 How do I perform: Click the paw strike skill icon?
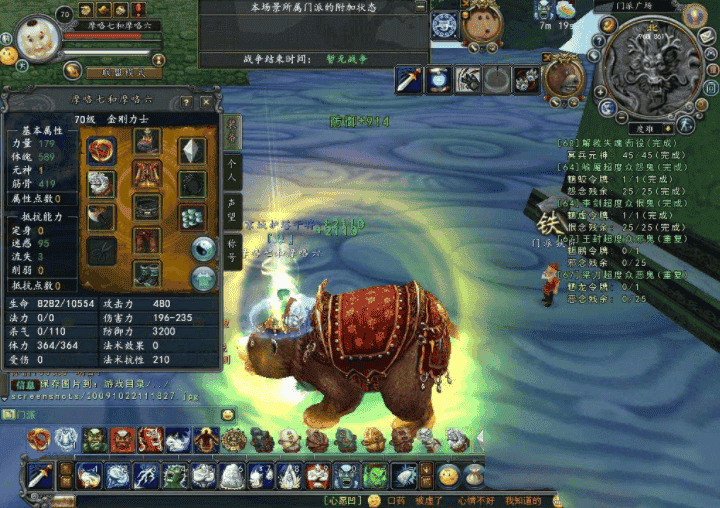tap(468, 79)
